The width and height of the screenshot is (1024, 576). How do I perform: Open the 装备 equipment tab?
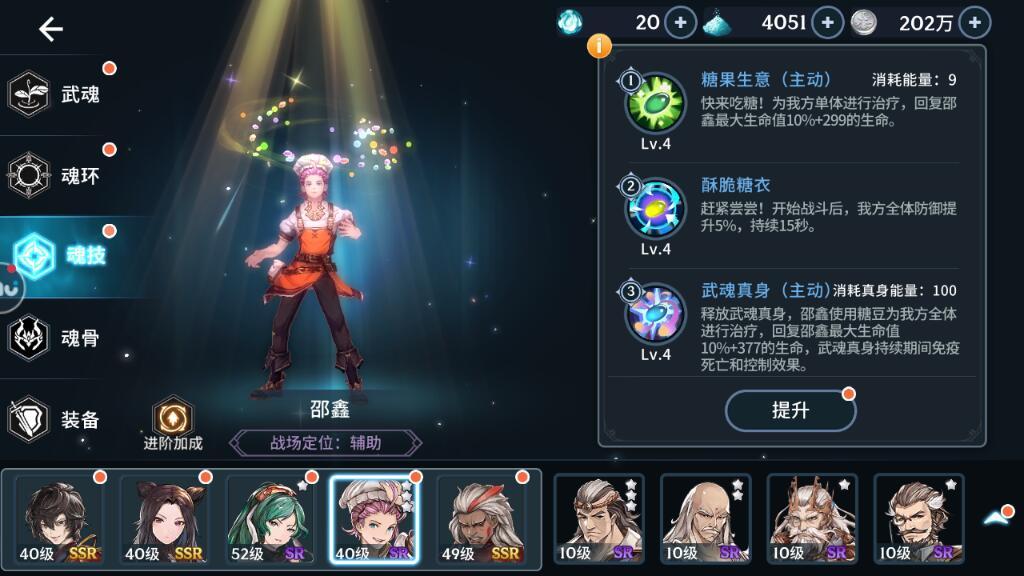(60, 420)
